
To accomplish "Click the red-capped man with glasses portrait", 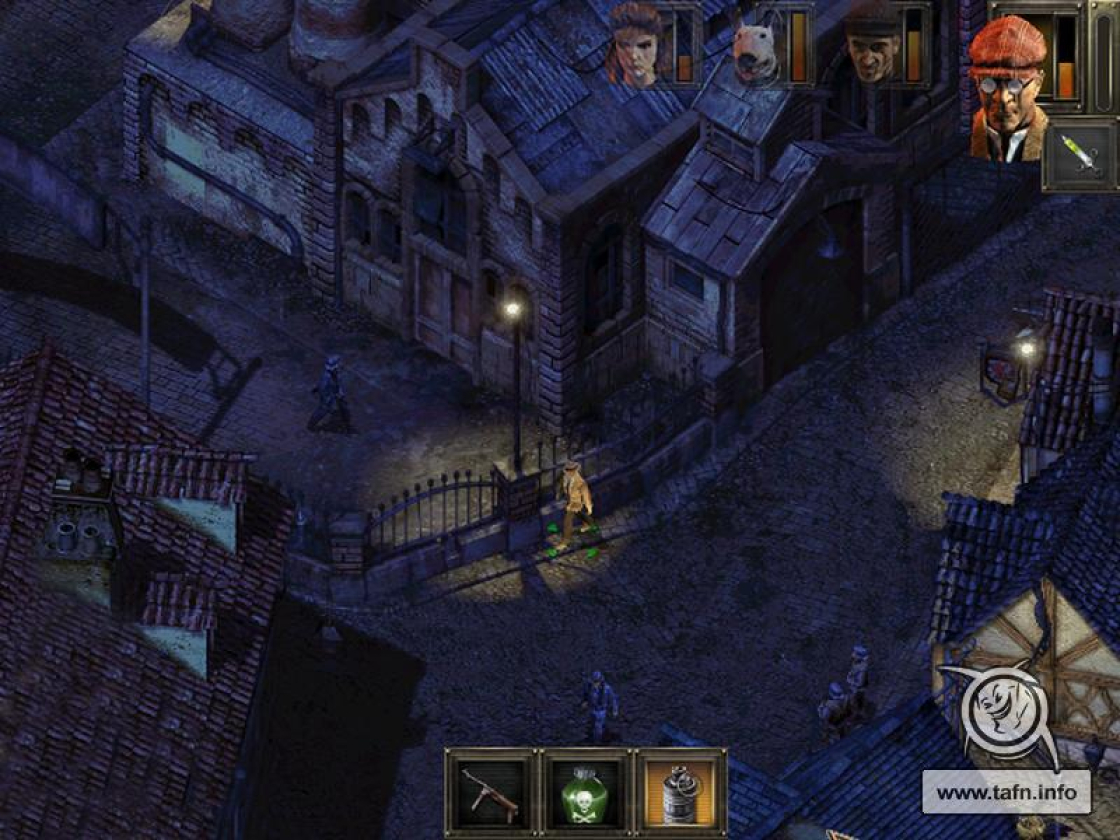I will click(1008, 88).
